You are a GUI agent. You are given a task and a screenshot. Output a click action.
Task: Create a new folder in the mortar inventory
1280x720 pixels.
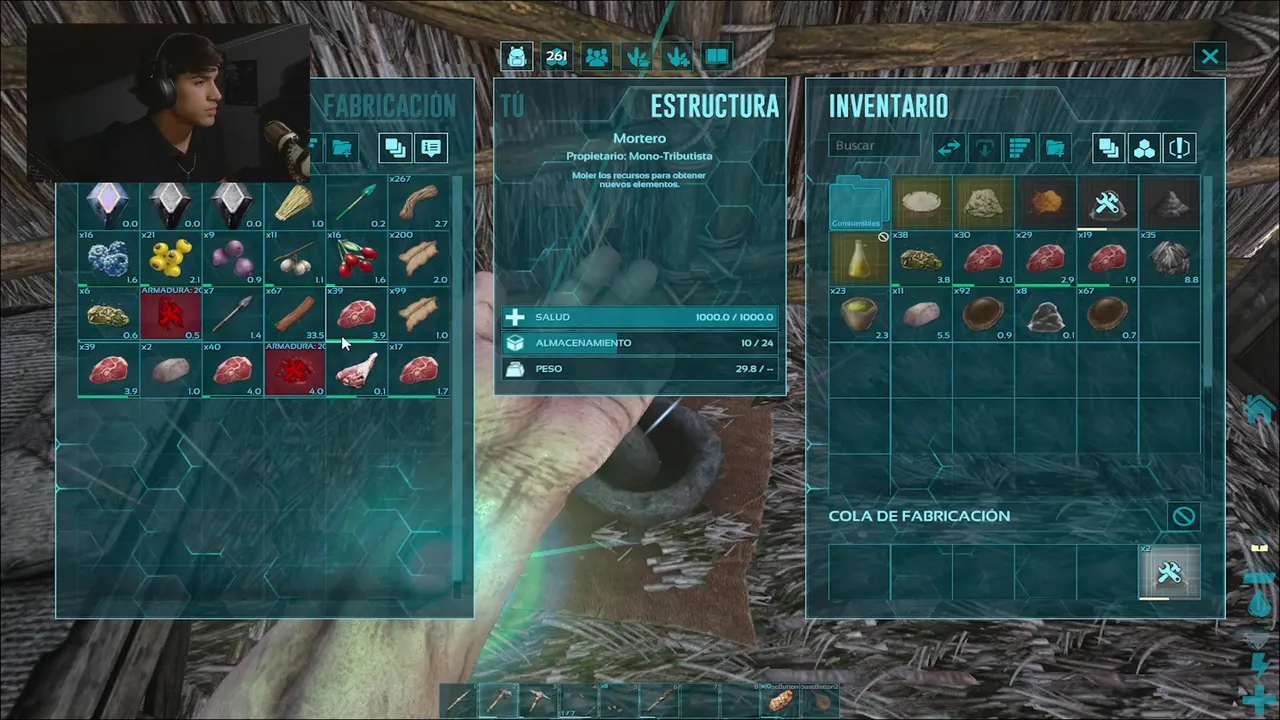(x=1055, y=148)
